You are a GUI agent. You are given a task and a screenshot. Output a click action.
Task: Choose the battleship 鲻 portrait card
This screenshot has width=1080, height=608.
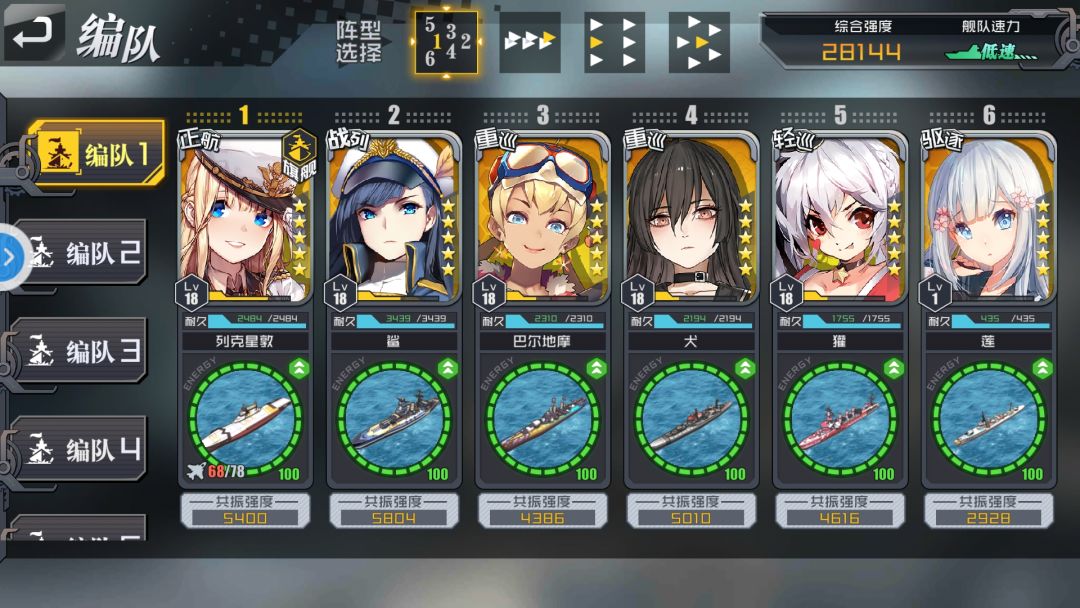coord(393,218)
